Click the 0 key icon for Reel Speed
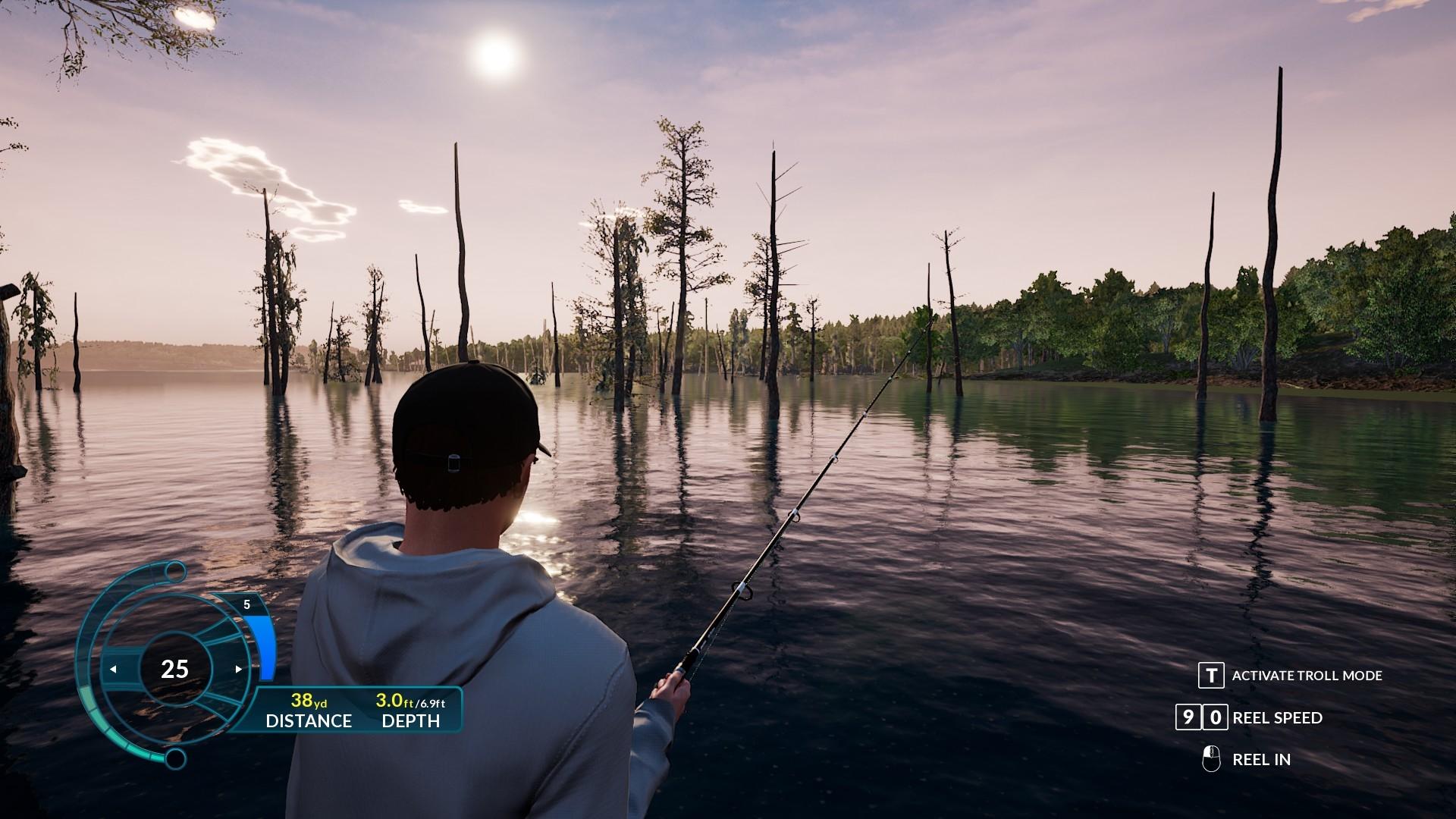This screenshot has height=819, width=1456. coord(1215,717)
